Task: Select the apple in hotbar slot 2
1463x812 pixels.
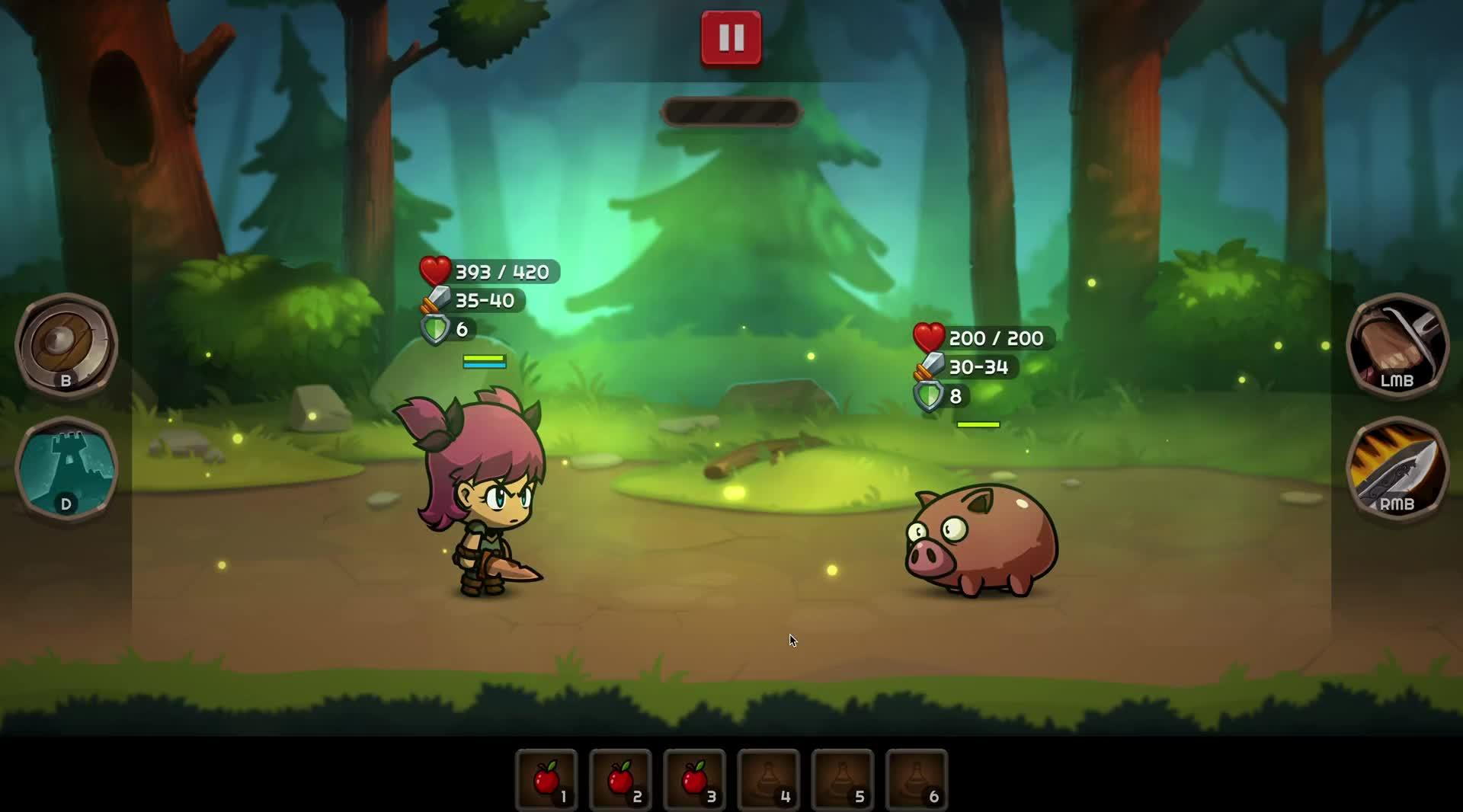Action: tap(620, 779)
